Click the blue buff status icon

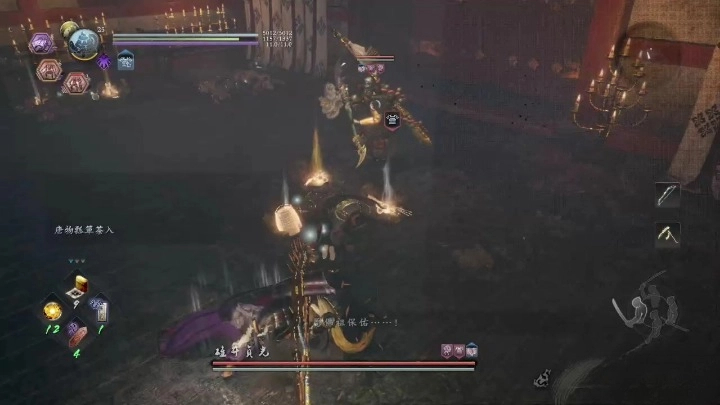coord(126,61)
